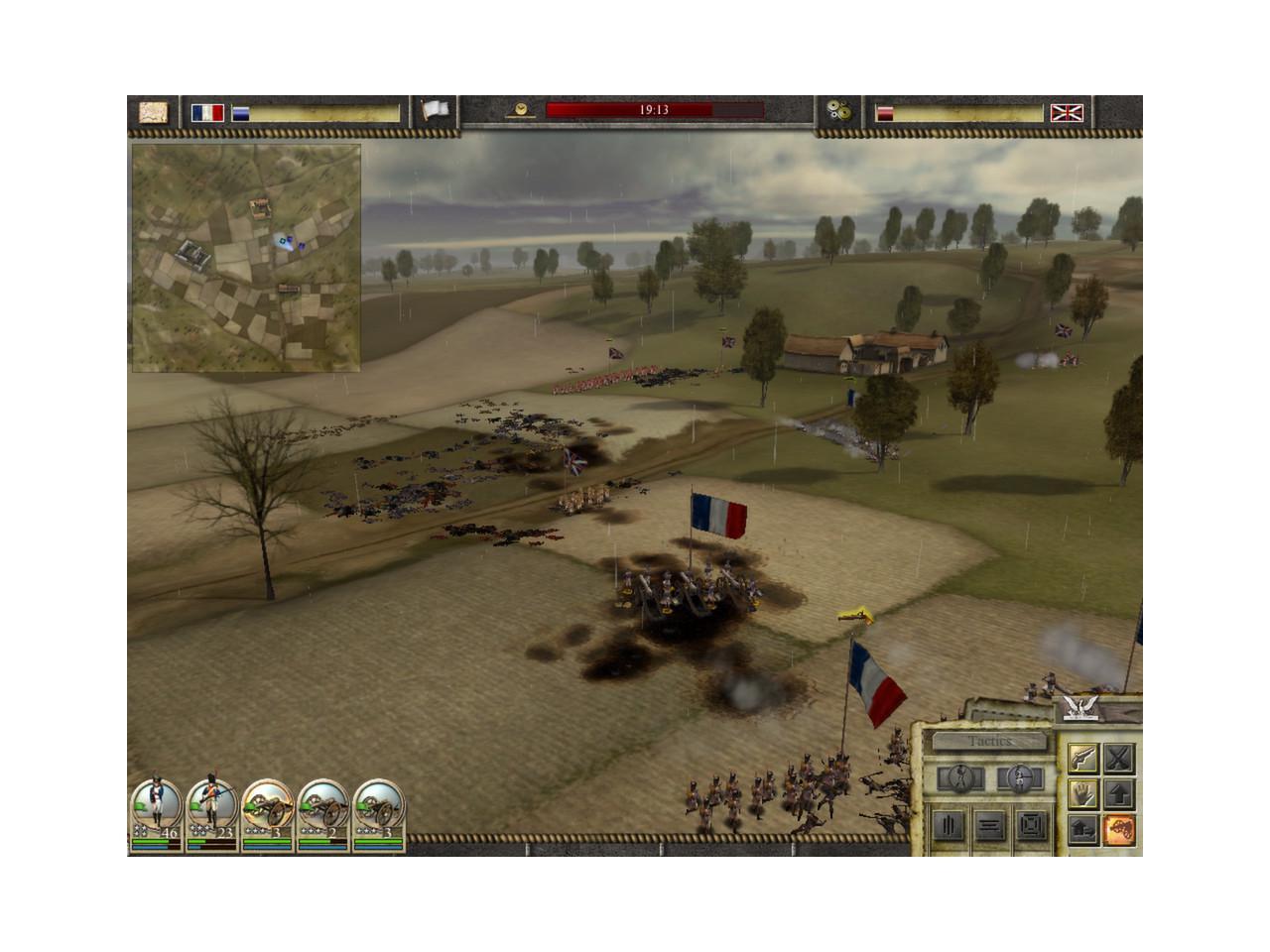The width and height of the screenshot is (1270, 952).
Task: Open the map scroll icon
Action: pyautogui.click(x=153, y=112)
